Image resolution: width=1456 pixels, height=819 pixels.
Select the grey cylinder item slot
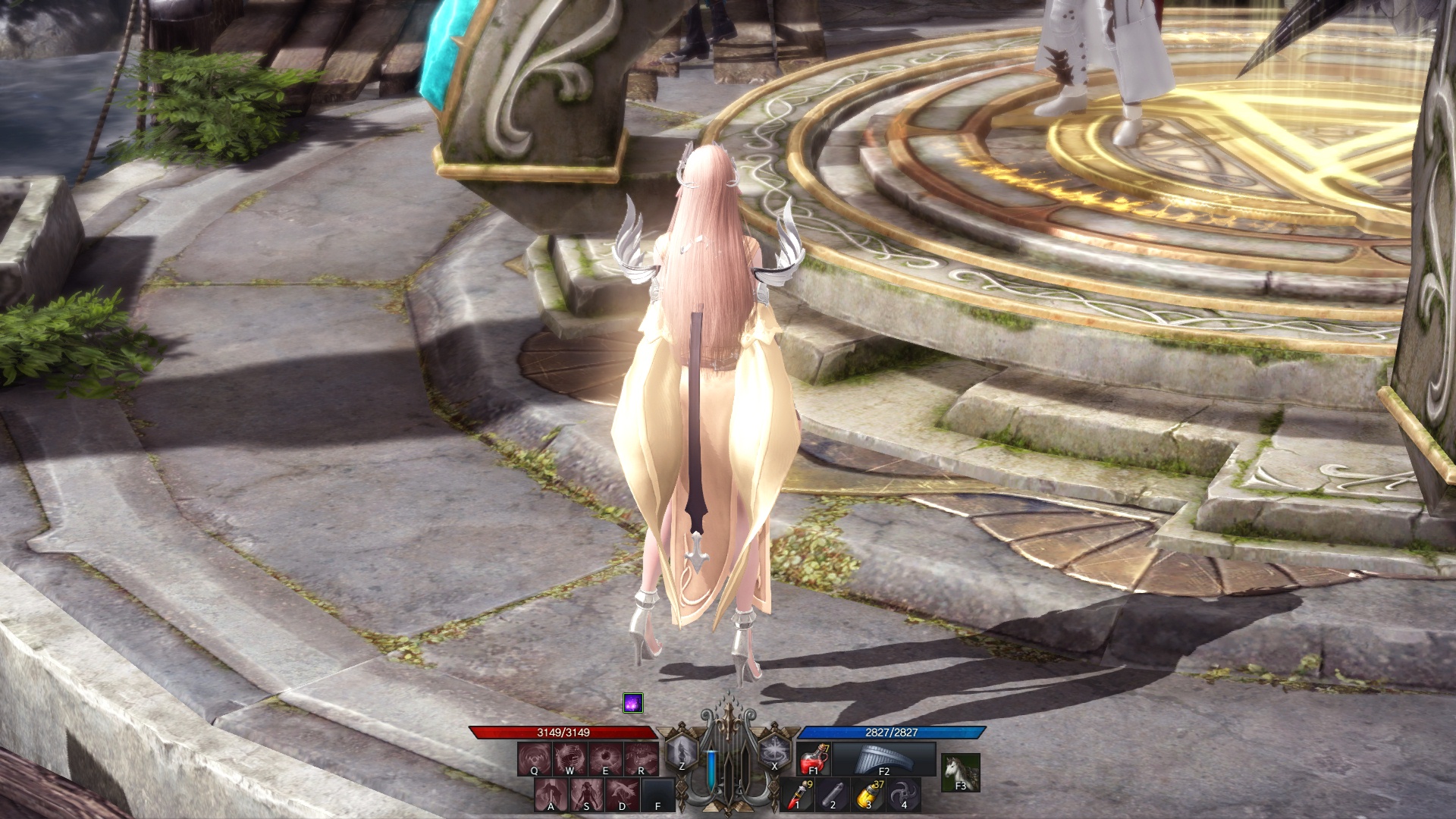pyautogui.click(x=833, y=794)
